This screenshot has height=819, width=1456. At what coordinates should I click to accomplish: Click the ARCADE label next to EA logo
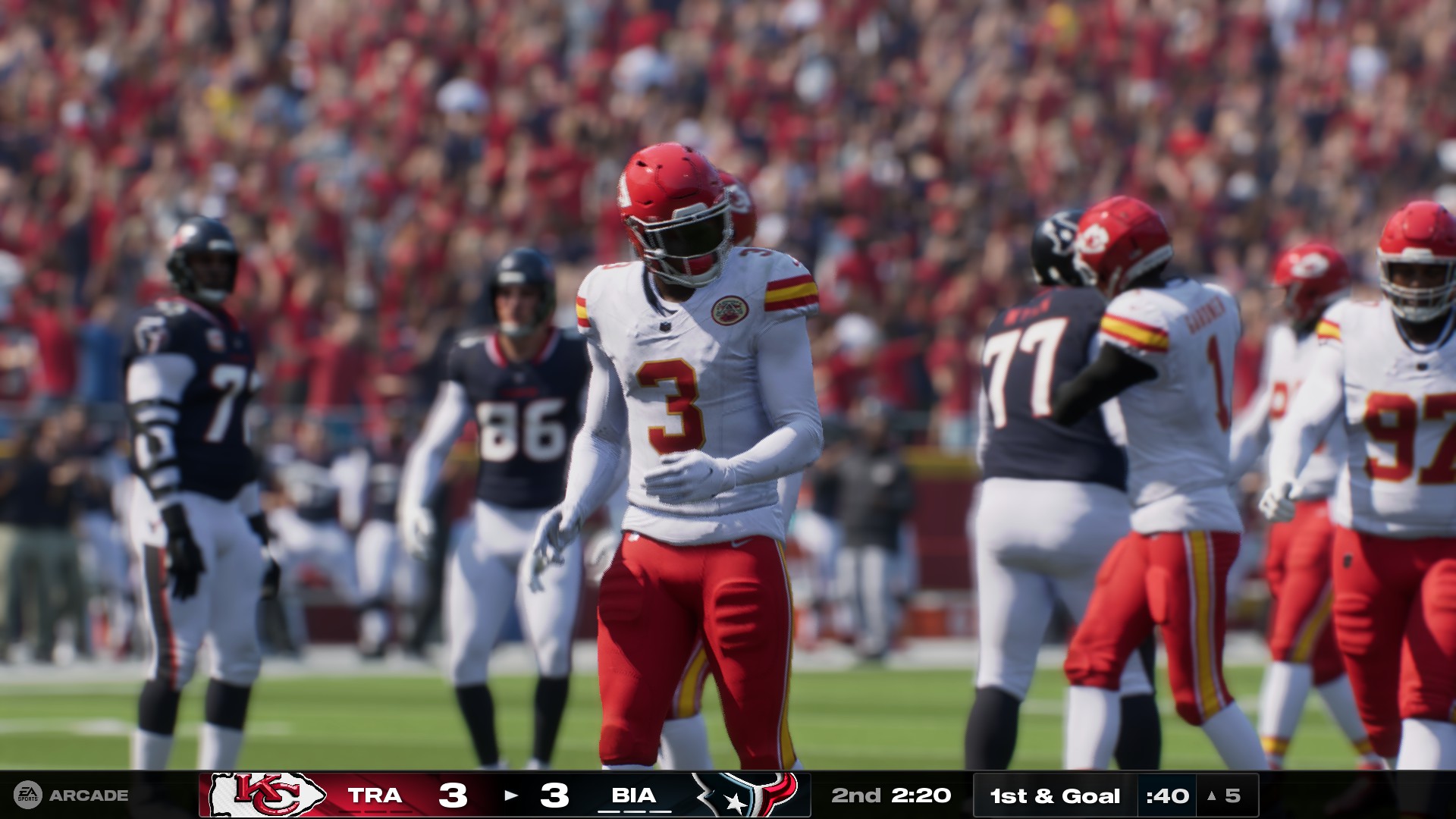[x=88, y=795]
